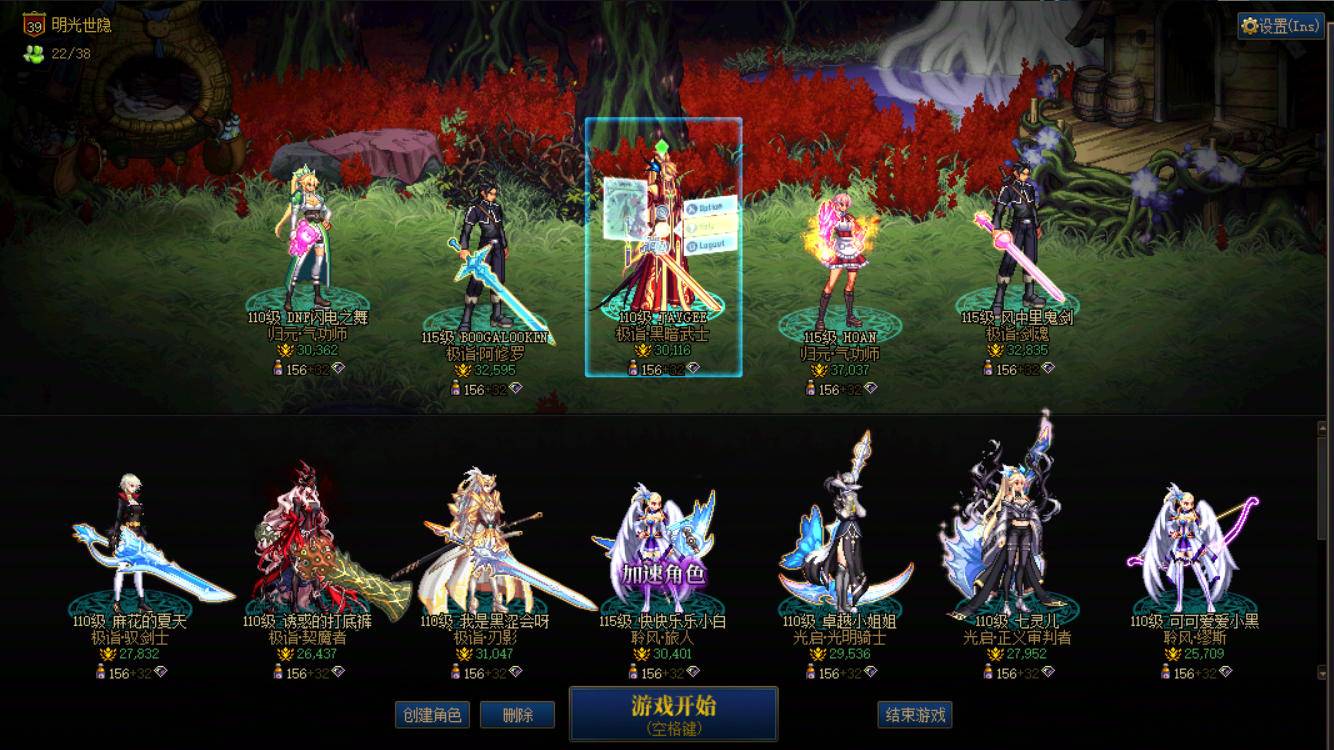Click the potion icon under 麻花的夏天
The height and width of the screenshot is (750, 1334).
(101, 671)
